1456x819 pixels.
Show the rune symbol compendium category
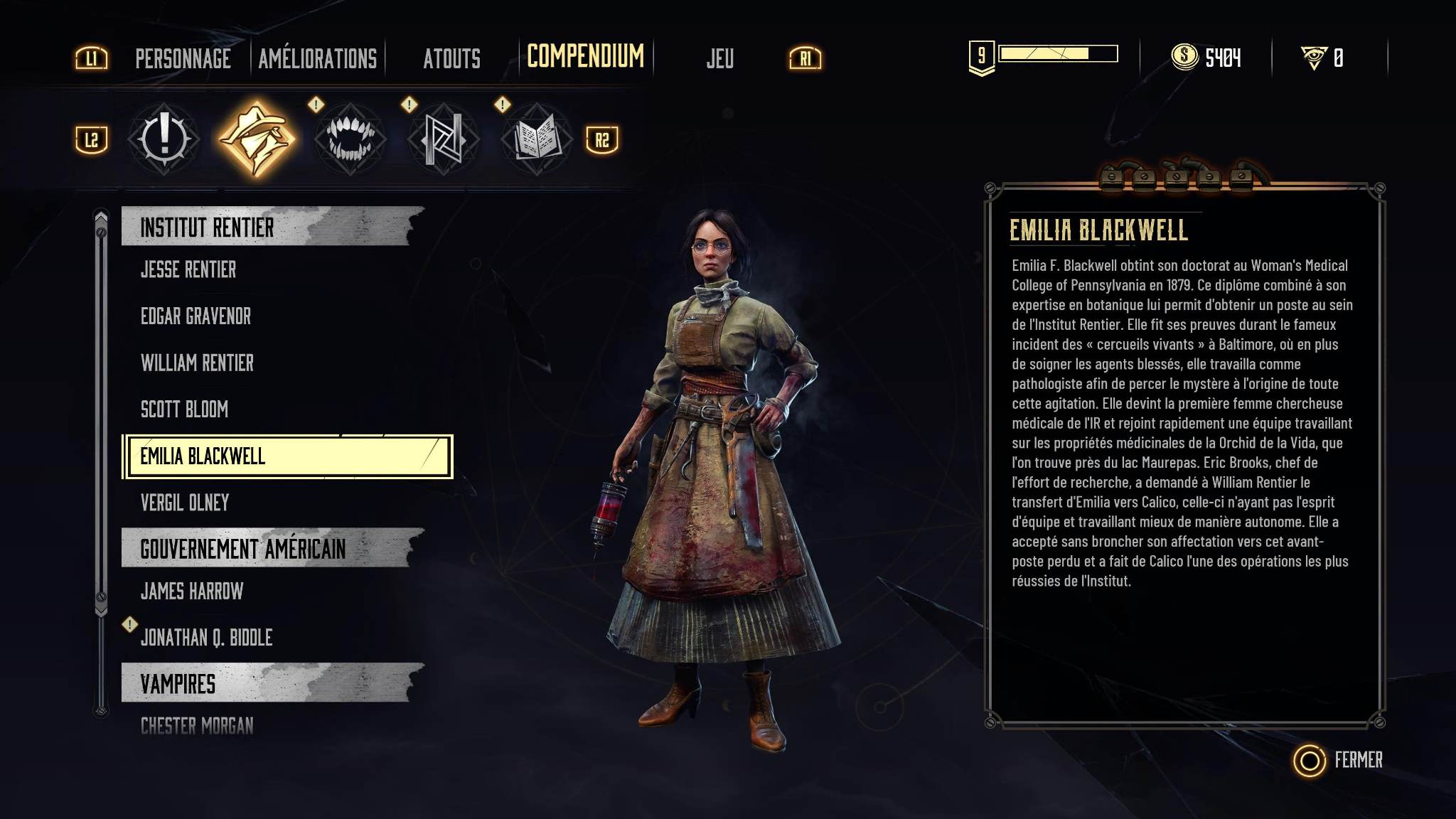coord(443,139)
